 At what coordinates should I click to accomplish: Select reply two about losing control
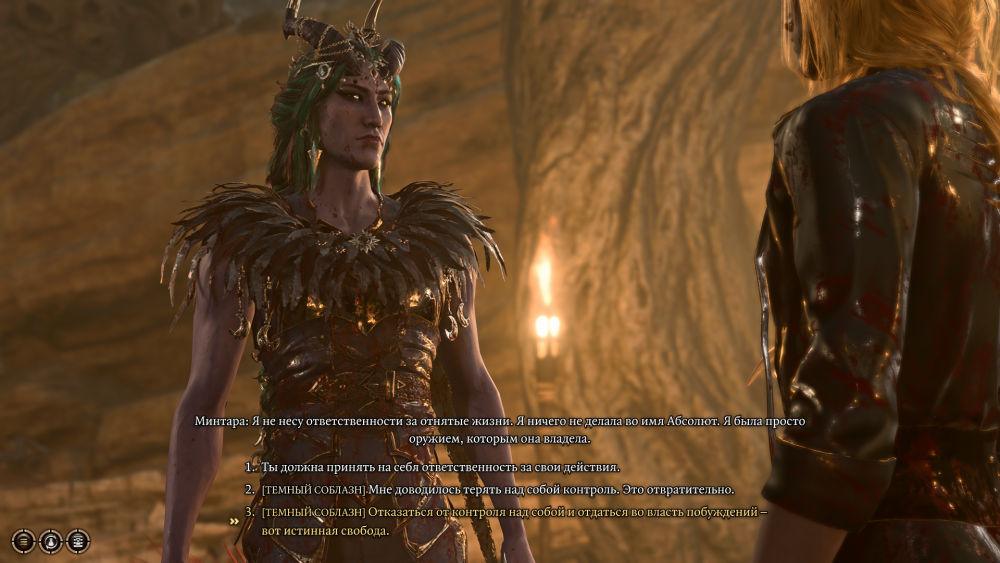click(497, 489)
